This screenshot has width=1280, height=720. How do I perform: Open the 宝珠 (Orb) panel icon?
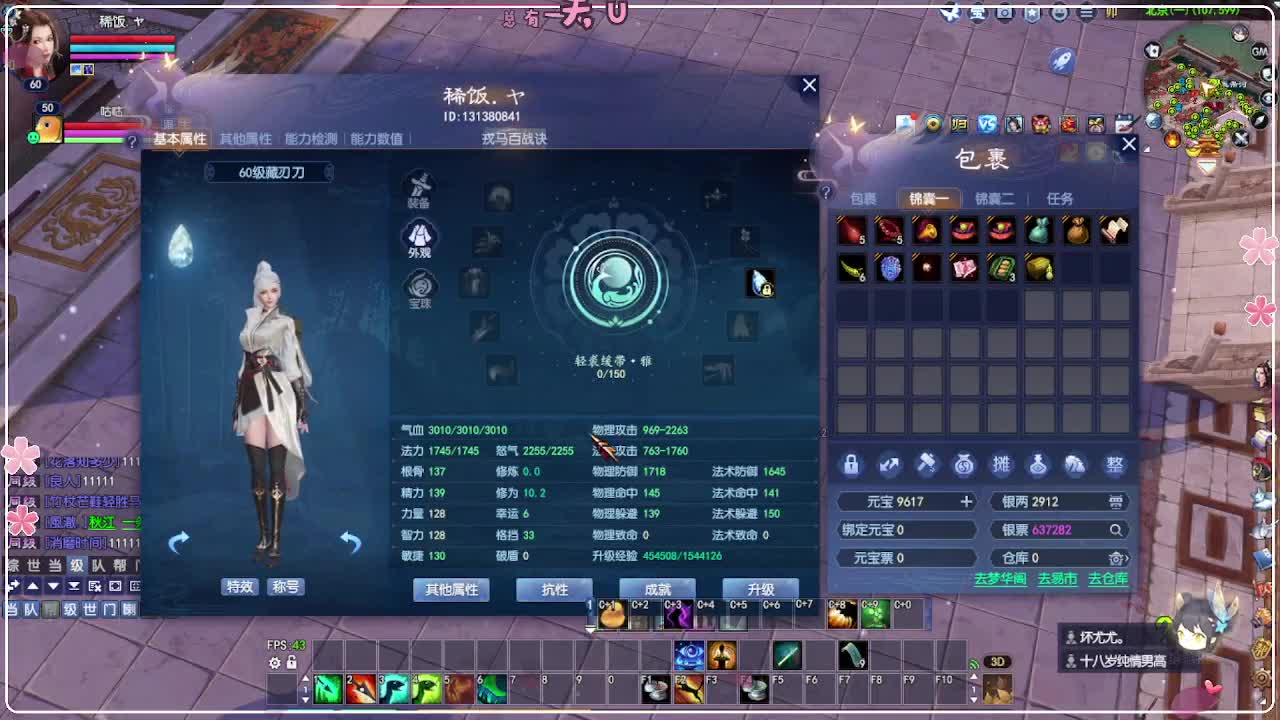418,283
